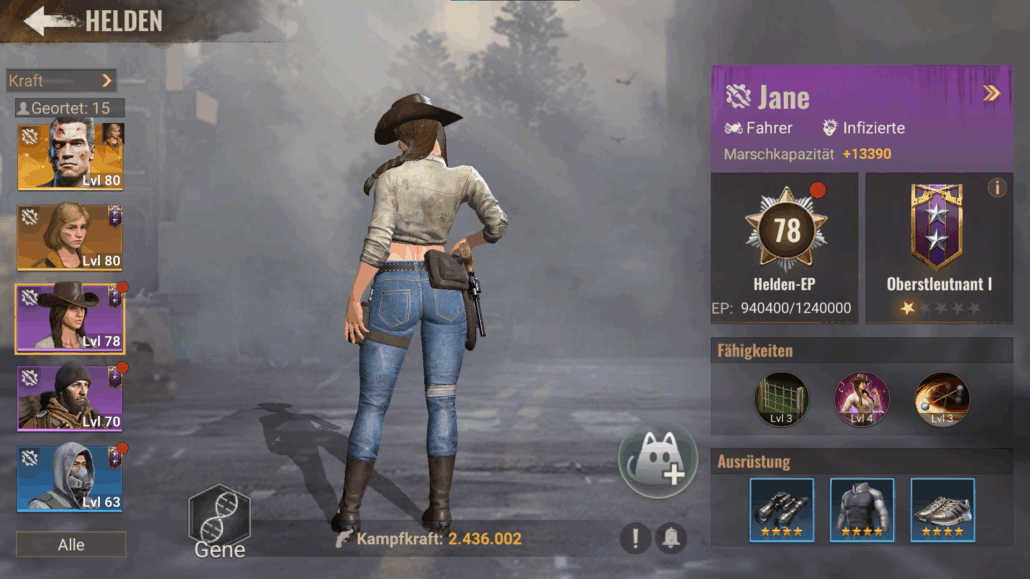Open the Alle hero filter
The image size is (1030, 579).
pyautogui.click(x=71, y=545)
